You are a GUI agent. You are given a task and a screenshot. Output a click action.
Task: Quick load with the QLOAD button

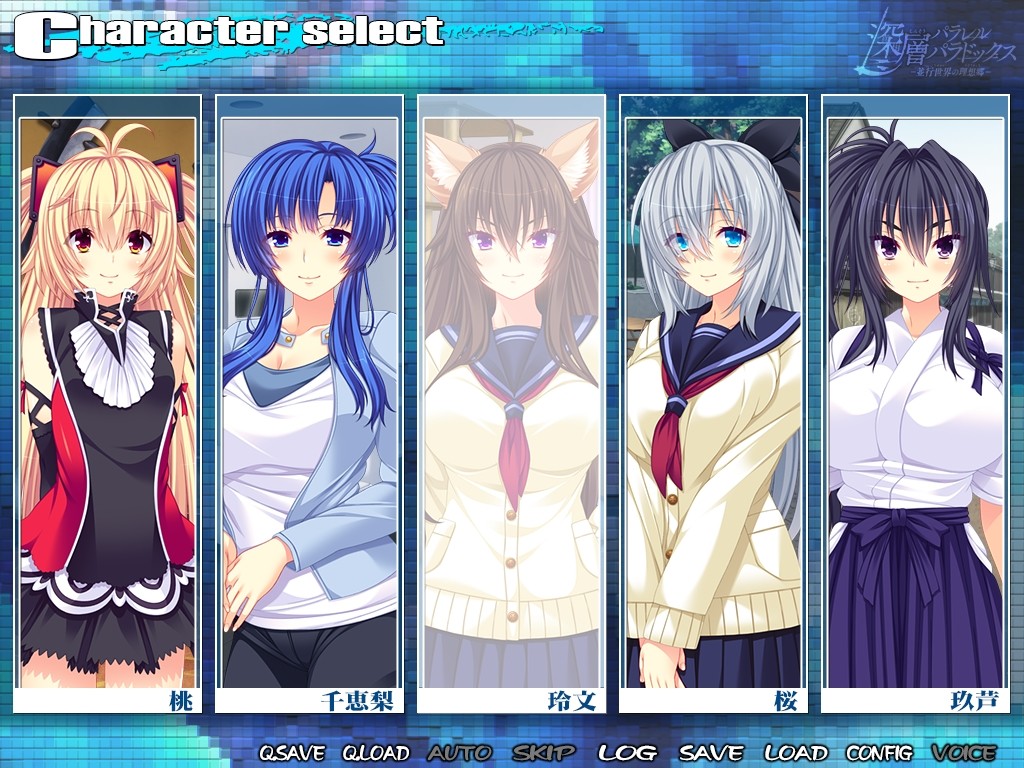pyautogui.click(x=376, y=753)
